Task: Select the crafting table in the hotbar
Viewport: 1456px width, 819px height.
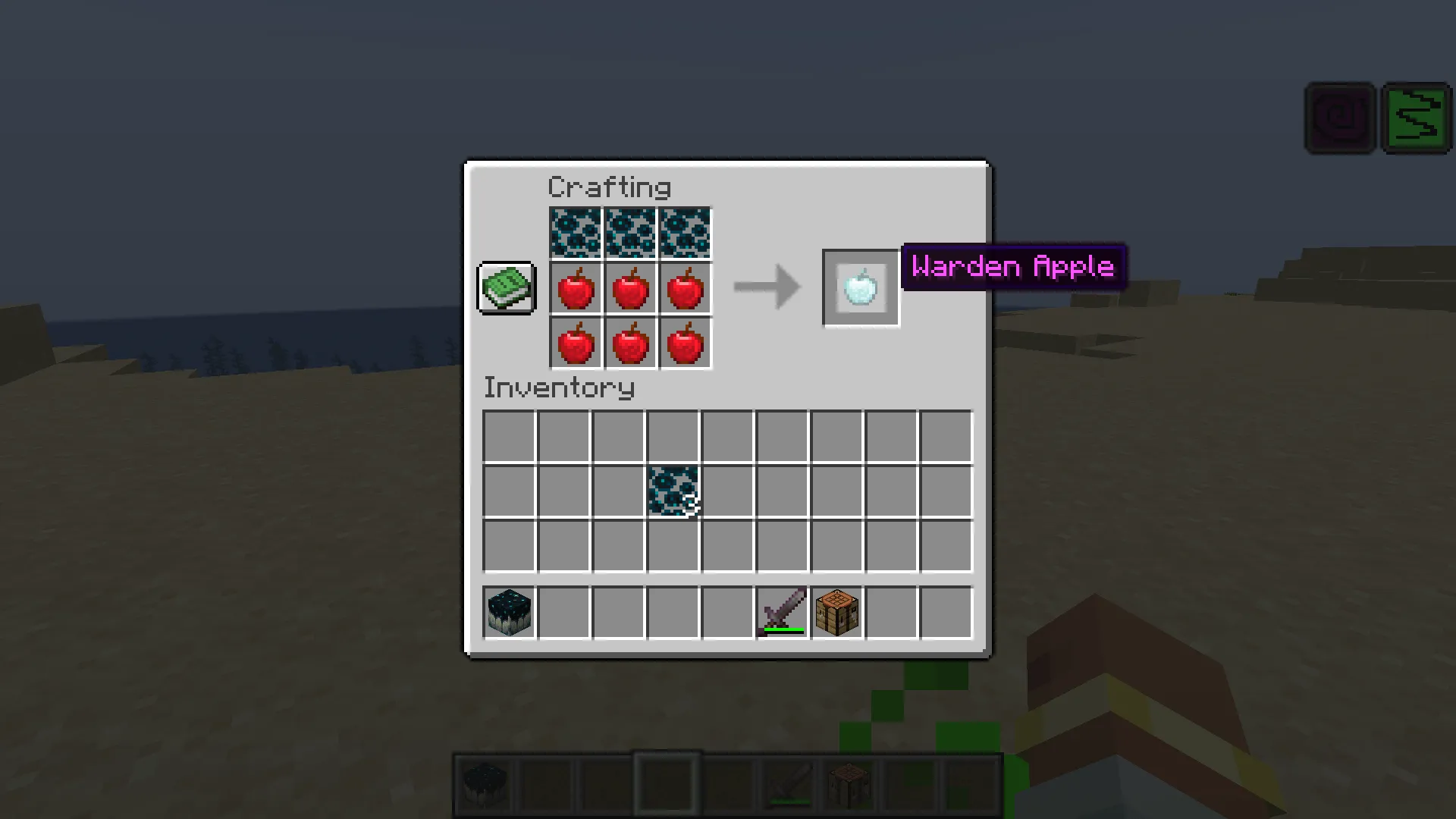Action: tap(849, 781)
